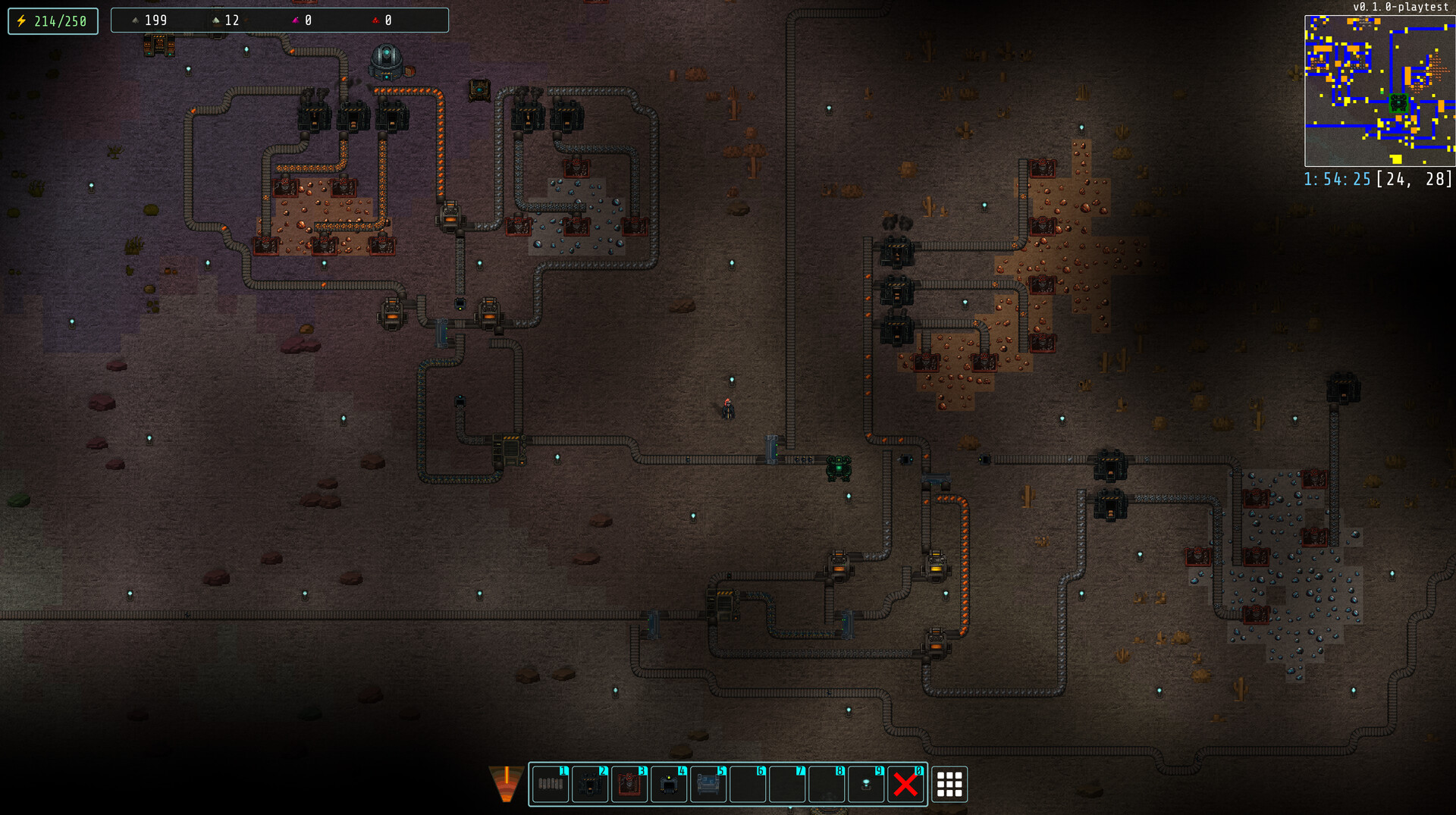Click the 12 ore resource counter
Image resolution: width=1456 pixels, height=815 pixels.
tap(231, 20)
